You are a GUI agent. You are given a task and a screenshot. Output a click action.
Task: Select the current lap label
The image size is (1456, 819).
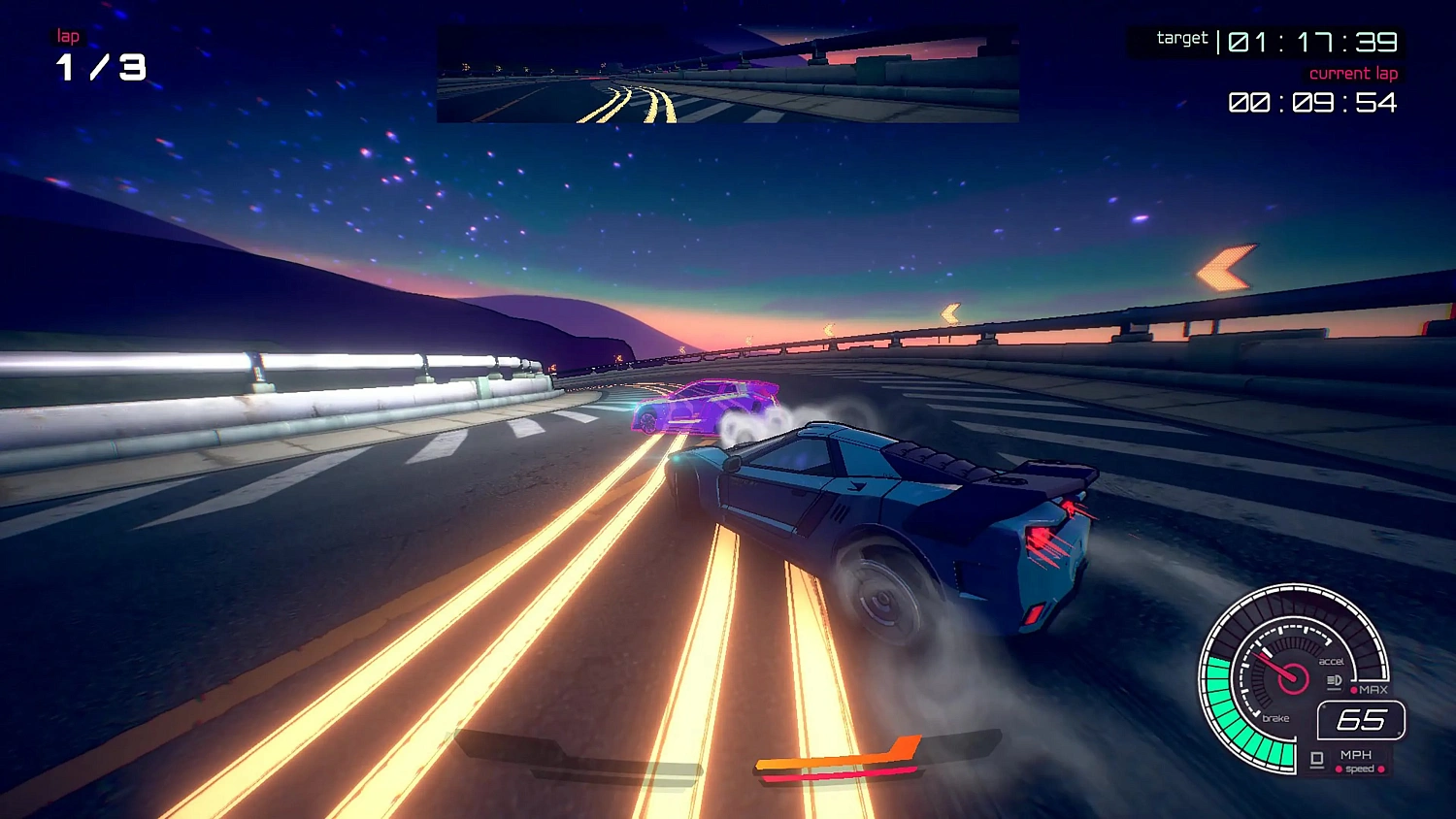coord(1354,73)
